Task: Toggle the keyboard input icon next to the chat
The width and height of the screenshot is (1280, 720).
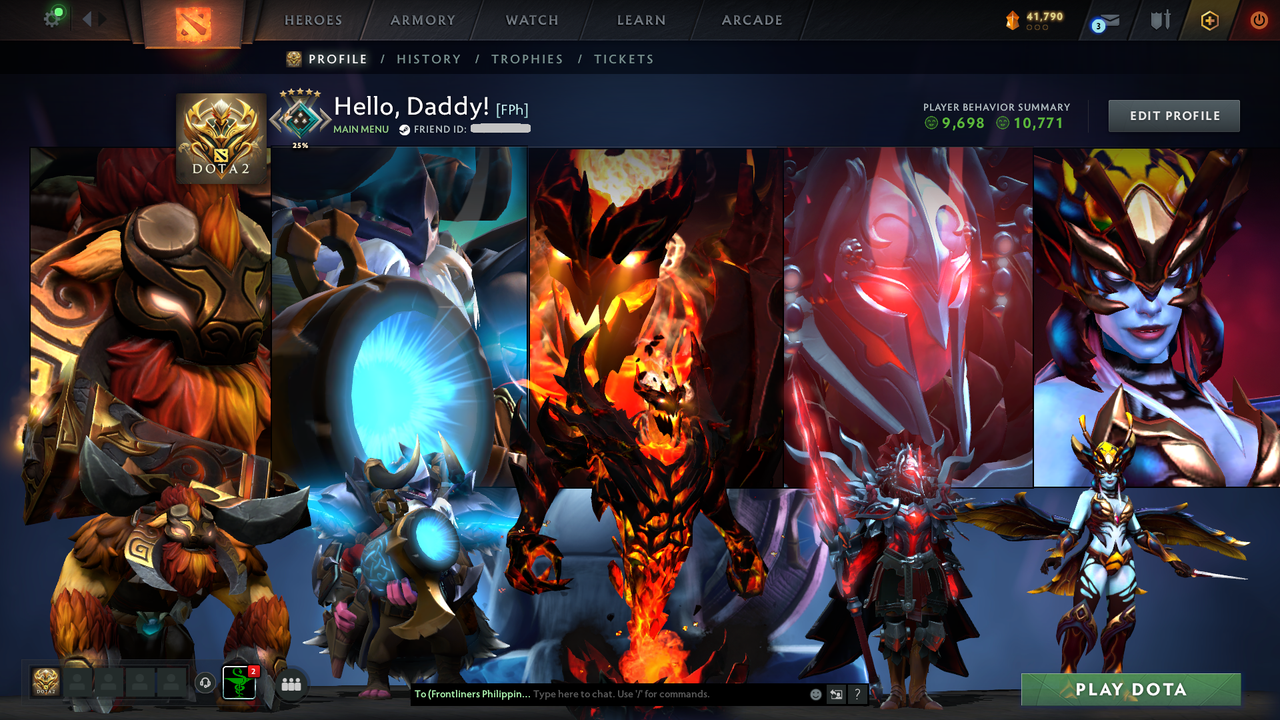Action: (834, 693)
